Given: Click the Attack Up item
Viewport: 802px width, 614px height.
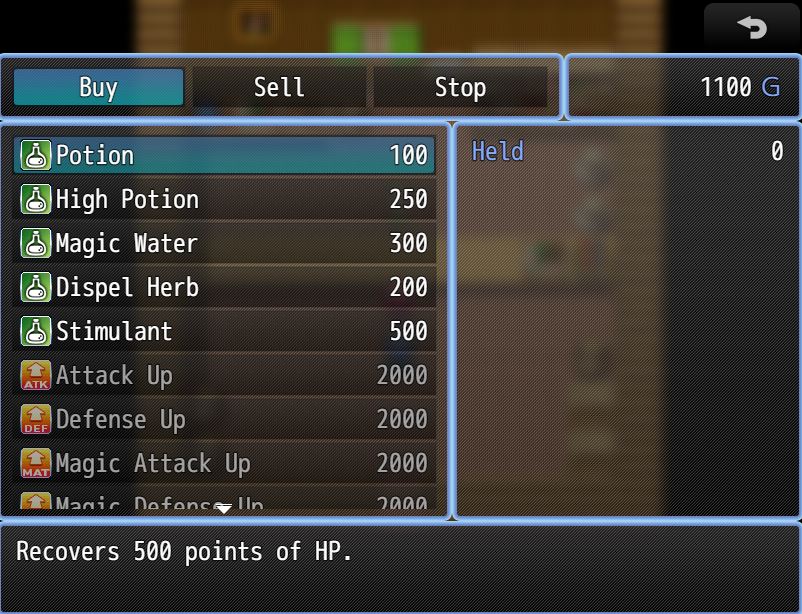Looking at the screenshot, I should click(225, 376).
